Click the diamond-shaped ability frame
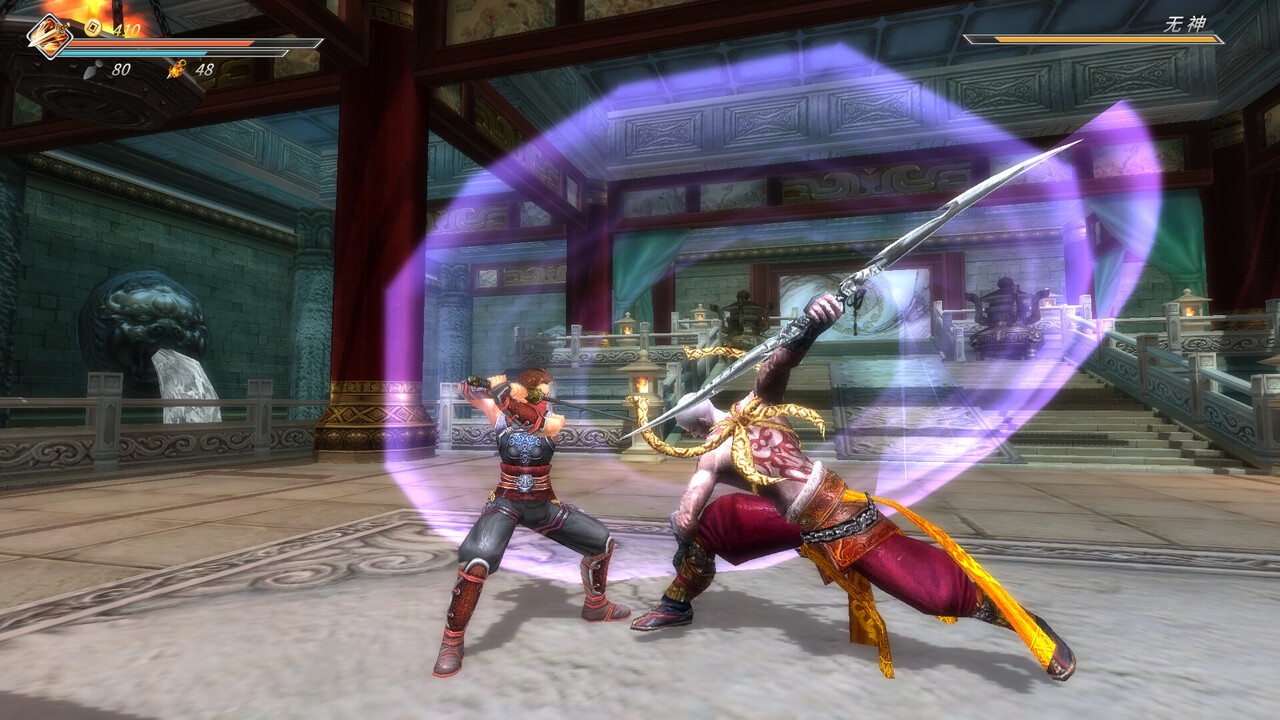This screenshot has height=720, width=1280. point(48,36)
